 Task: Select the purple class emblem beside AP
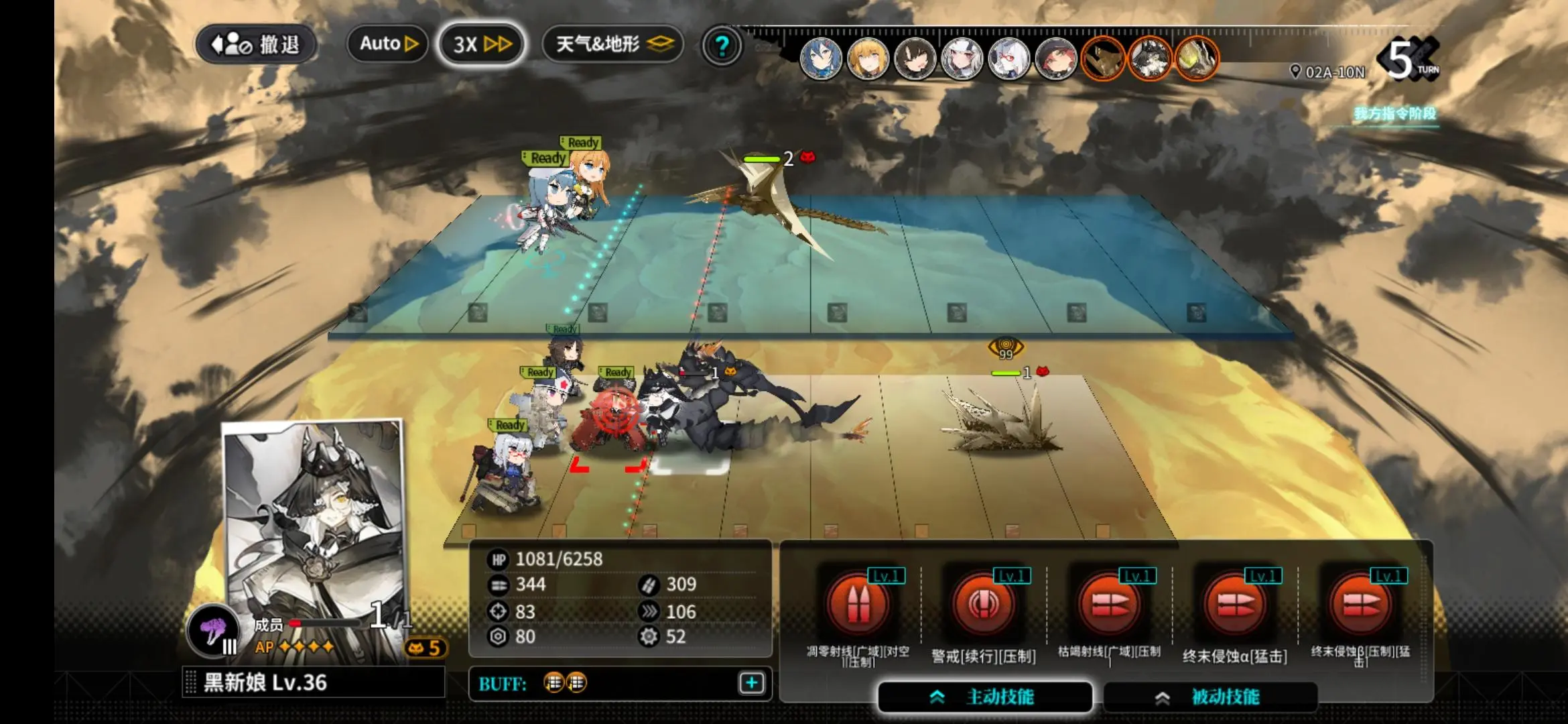pyautogui.click(x=213, y=631)
